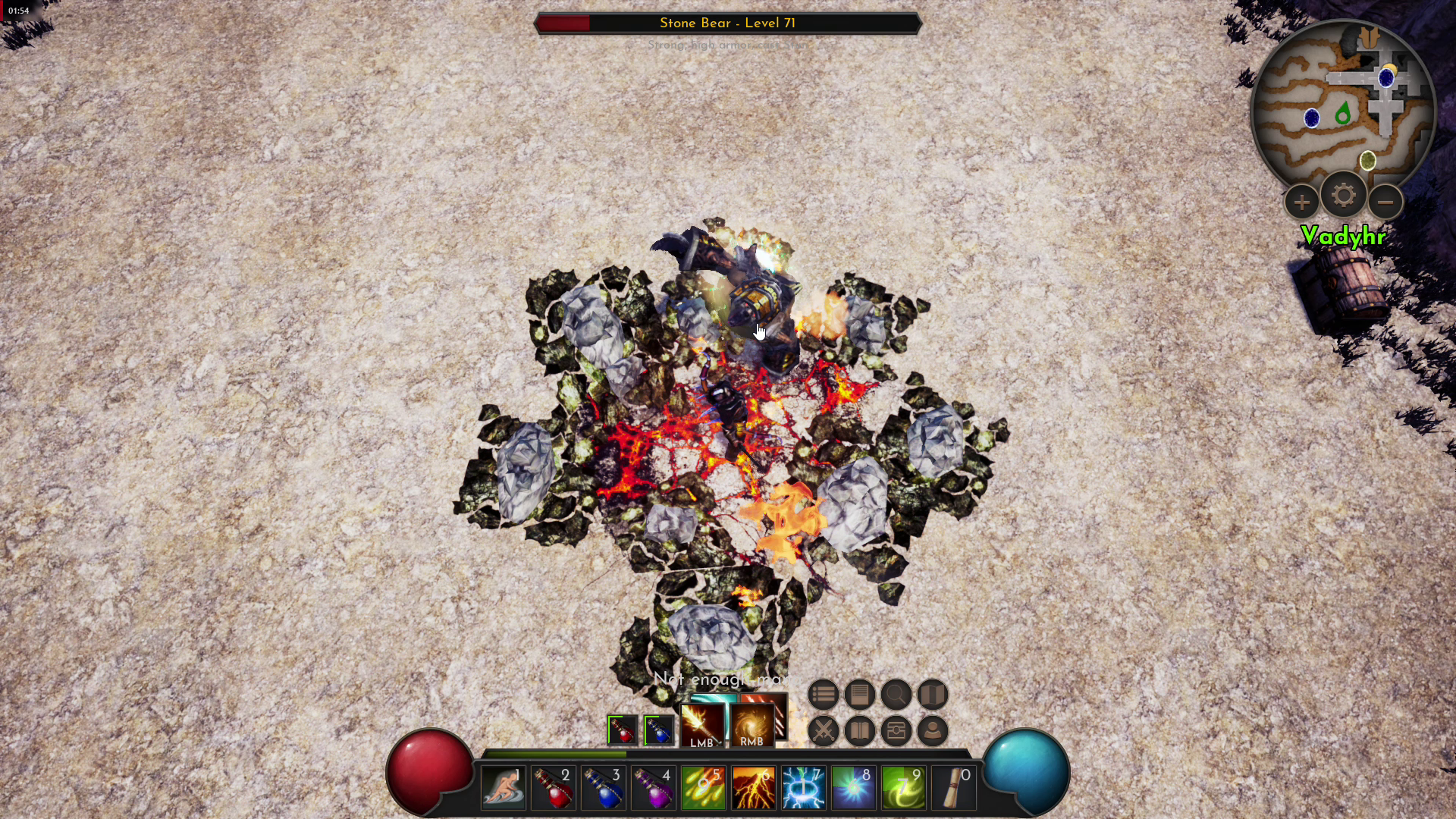Use the blue mana potion in slot 3

[x=604, y=788]
